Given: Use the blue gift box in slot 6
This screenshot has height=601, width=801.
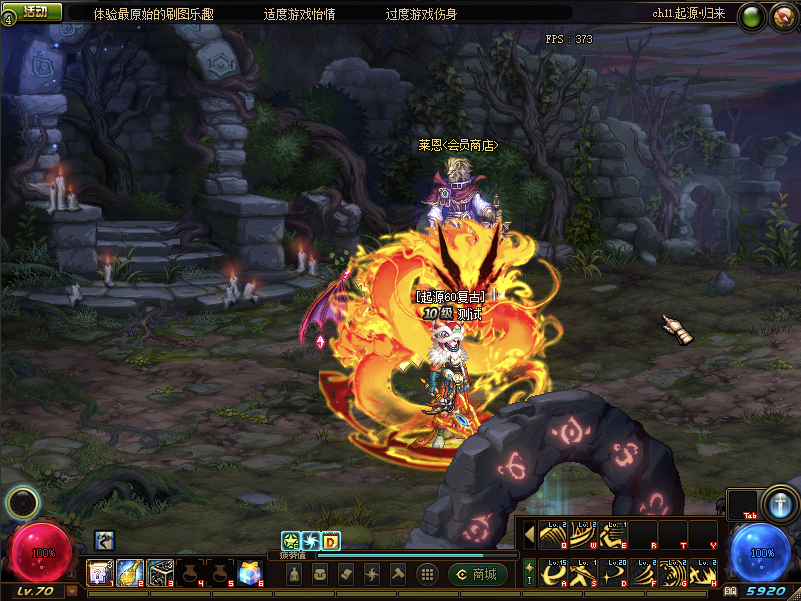Looking at the screenshot, I should pyautogui.click(x=250, y=572).
